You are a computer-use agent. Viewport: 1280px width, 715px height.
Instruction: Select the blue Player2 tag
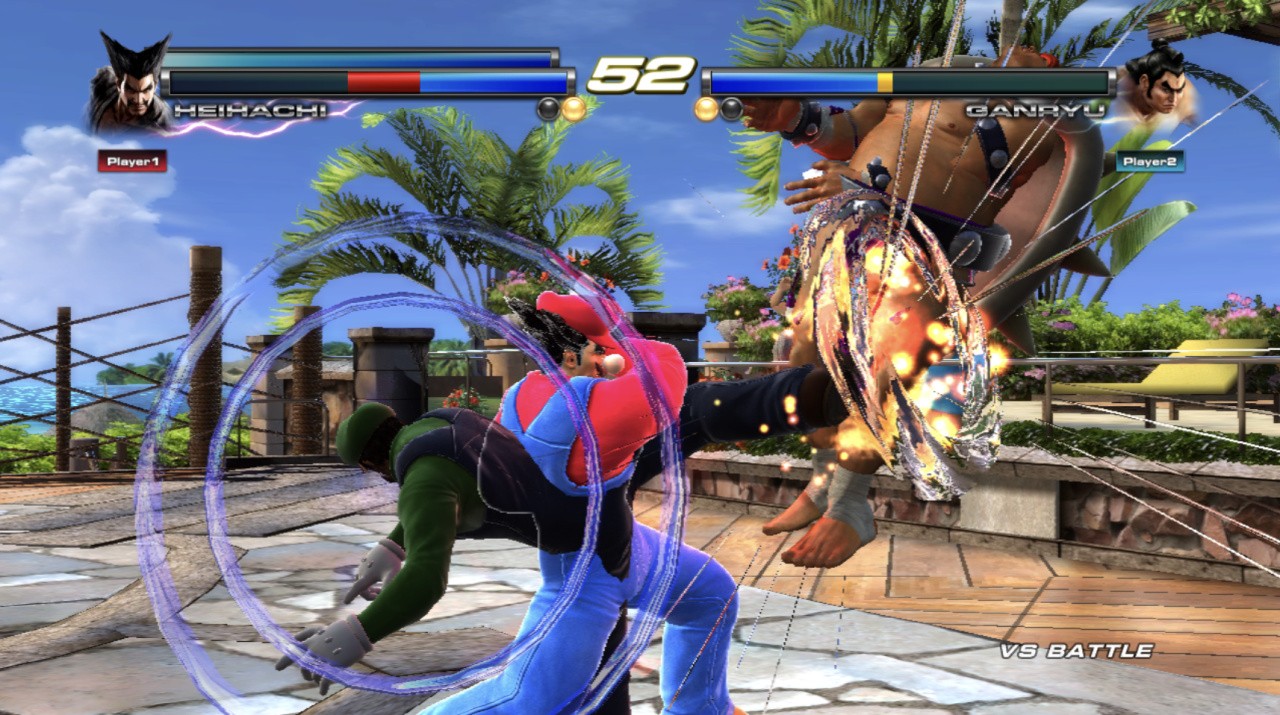[x=1150, y=161]
